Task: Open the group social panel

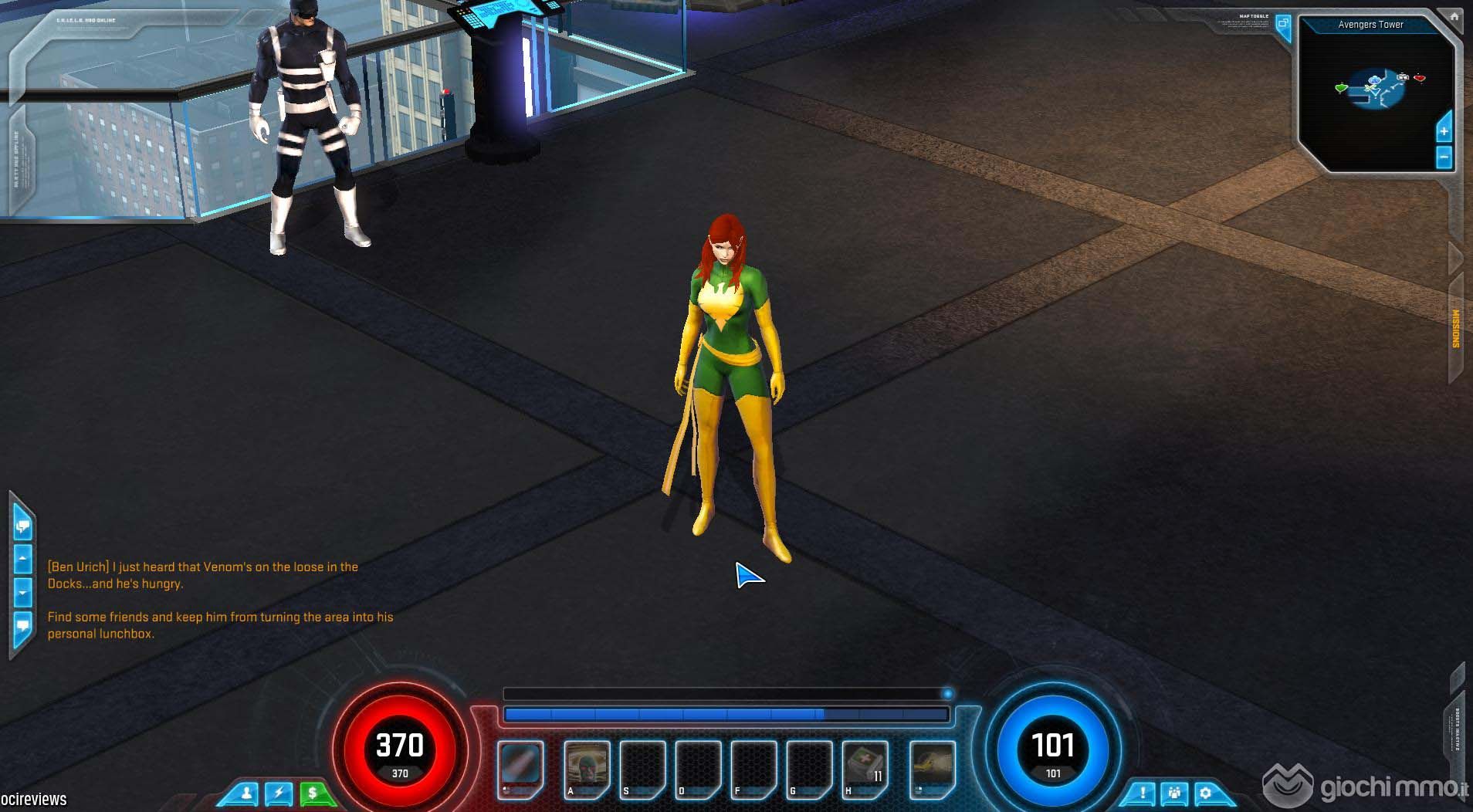Action: 1174,793
